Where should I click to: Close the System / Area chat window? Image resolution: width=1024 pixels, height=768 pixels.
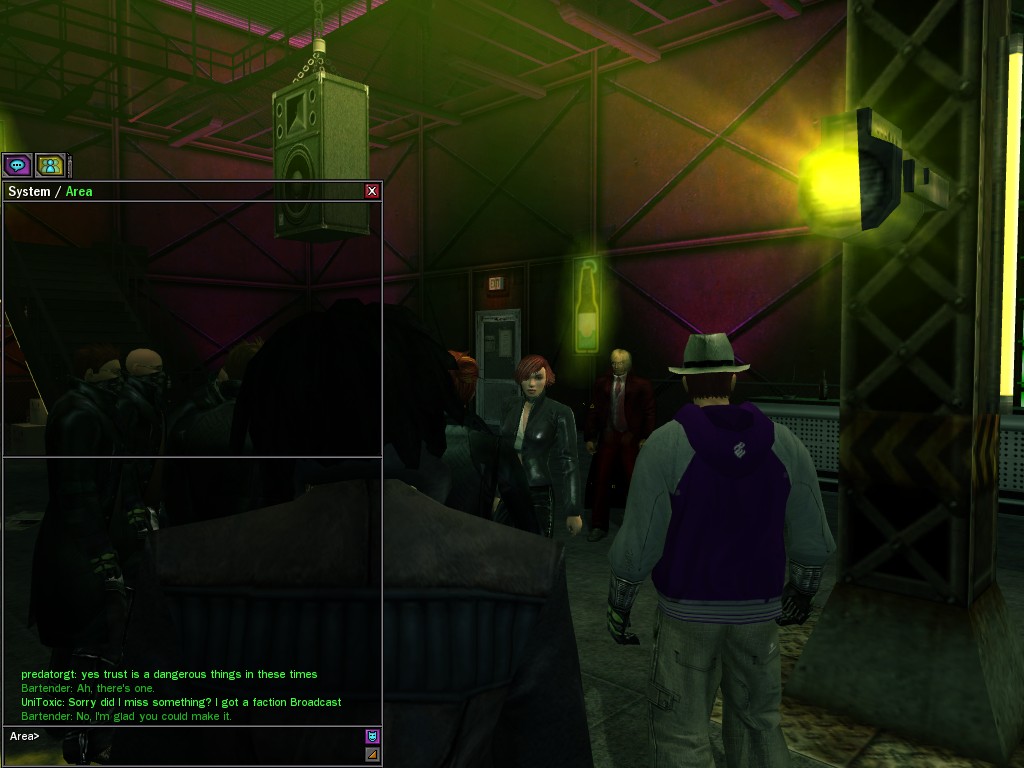tap(372, 191)
